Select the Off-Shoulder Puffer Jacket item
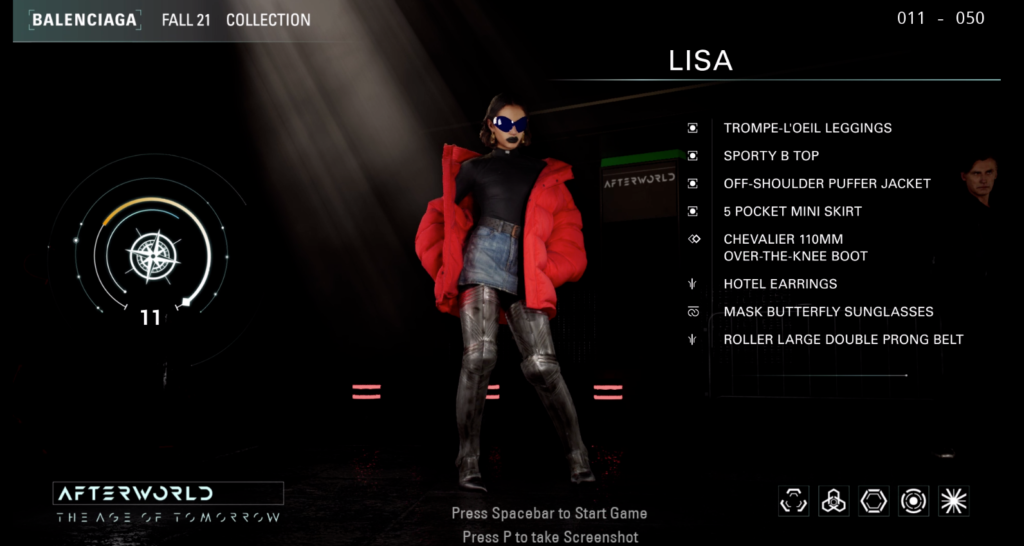Screen dimensions: 1024x546 point(826,184)
